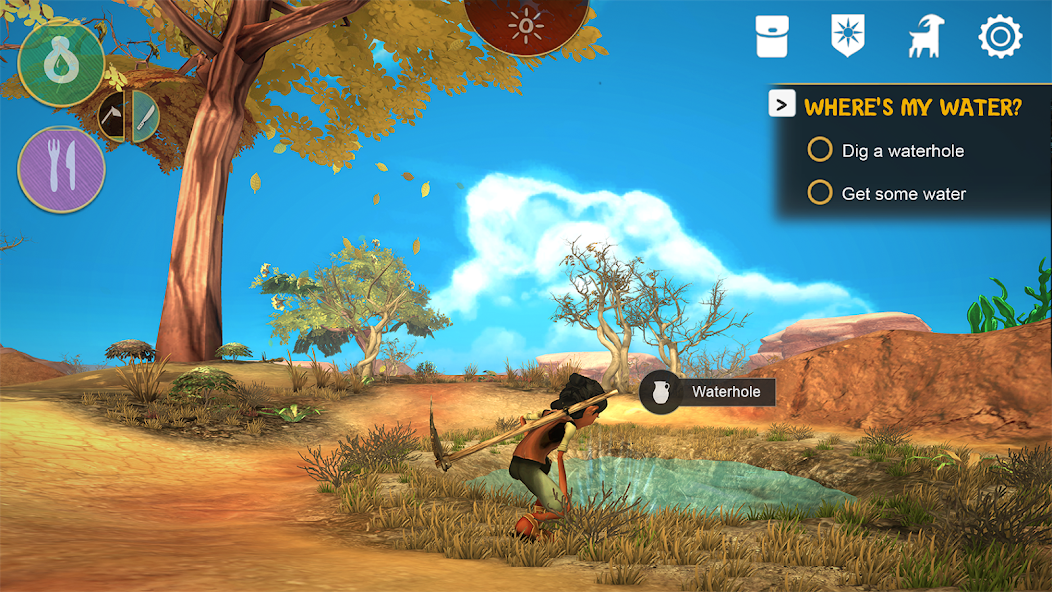The image size is (1052, 592).
Task: Interact with the Waterhole jug prompt
Action: pos(659,392)
